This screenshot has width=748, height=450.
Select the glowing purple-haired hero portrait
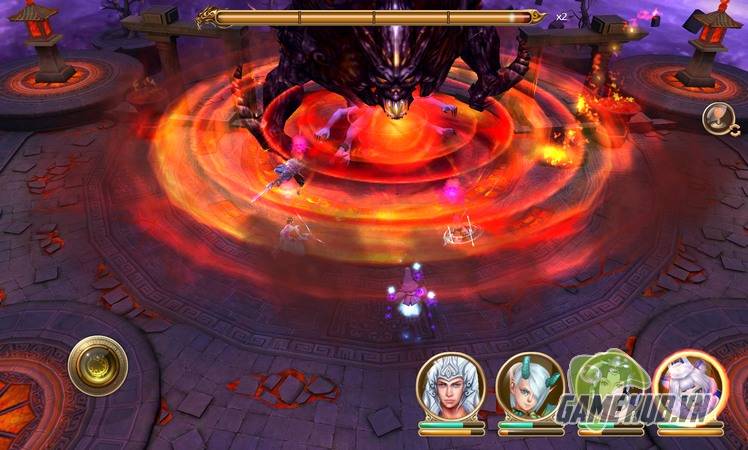pyautogui.click(x=689, y=385)
